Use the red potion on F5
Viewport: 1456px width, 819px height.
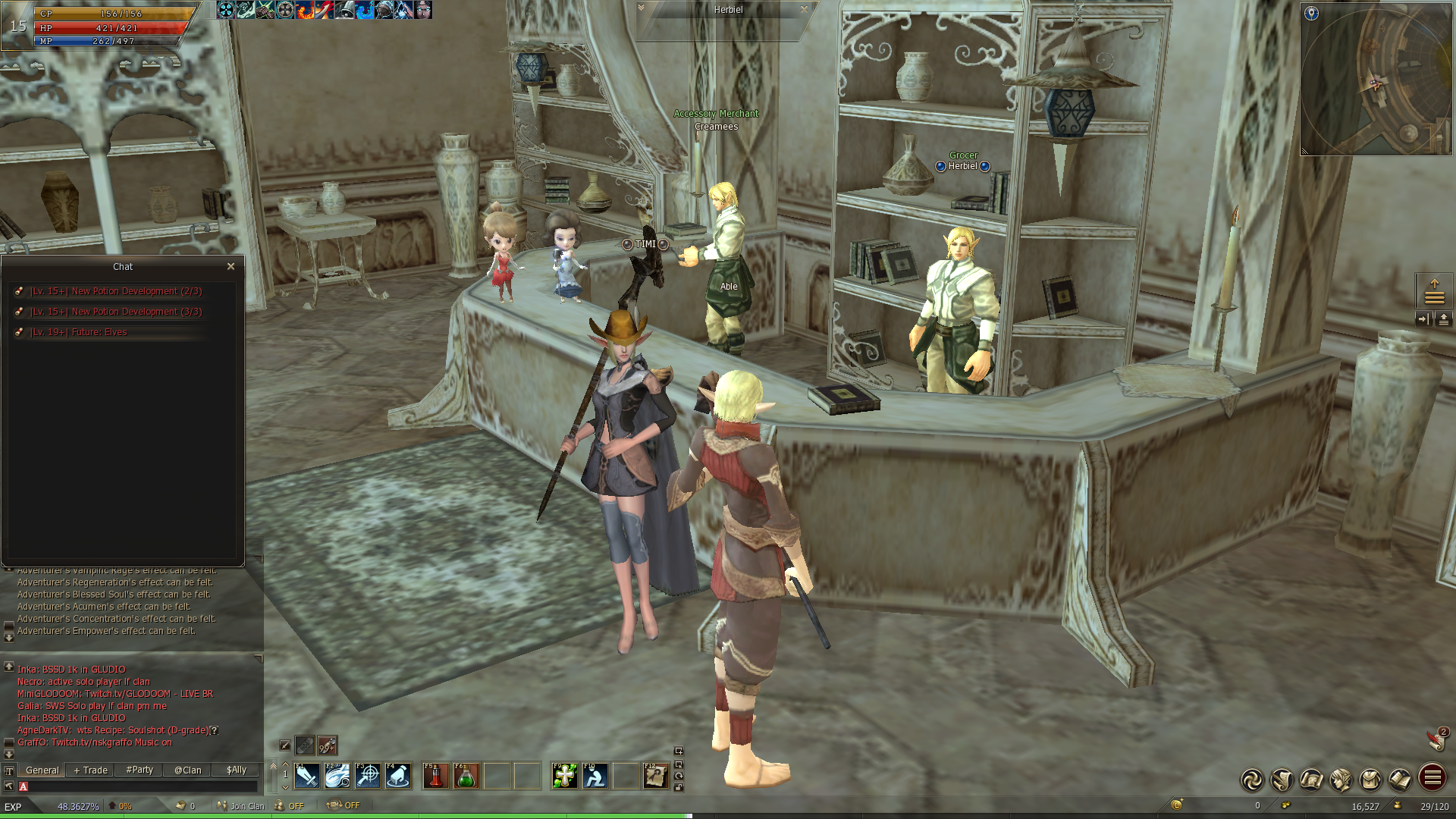[436, 776]
